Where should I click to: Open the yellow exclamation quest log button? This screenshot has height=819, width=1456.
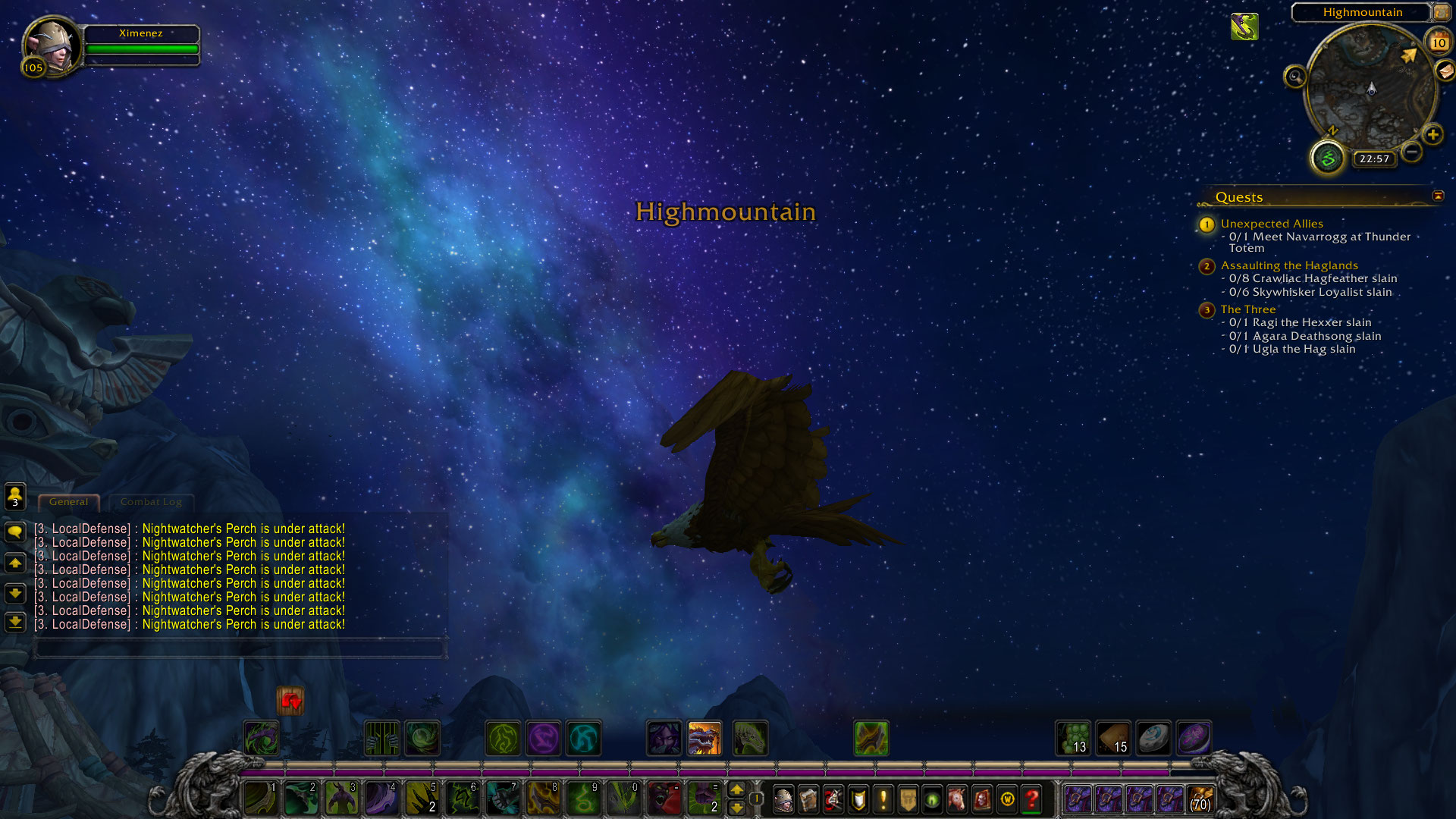click(883, 799)
